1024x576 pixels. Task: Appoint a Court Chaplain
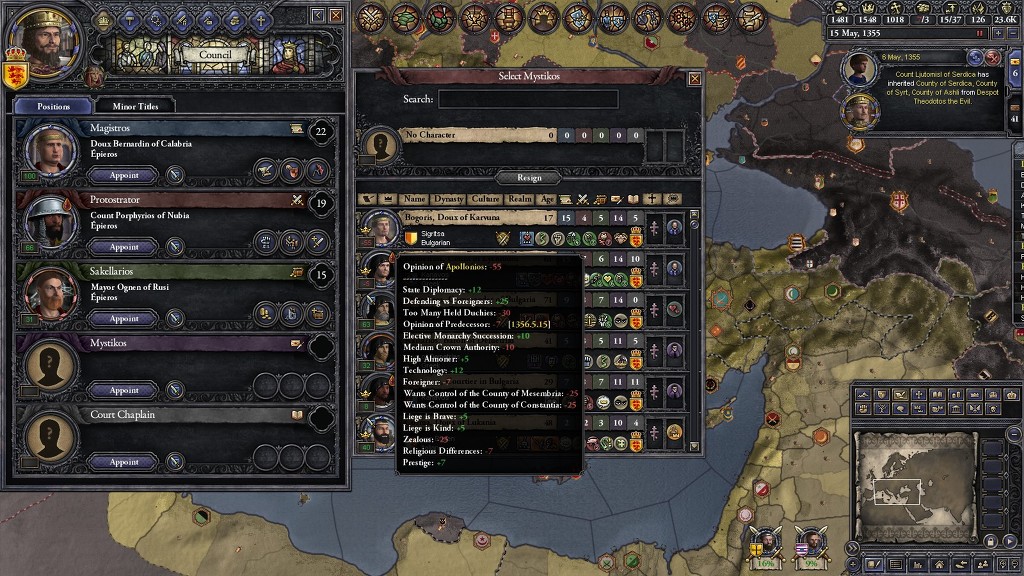pos(124,462)
